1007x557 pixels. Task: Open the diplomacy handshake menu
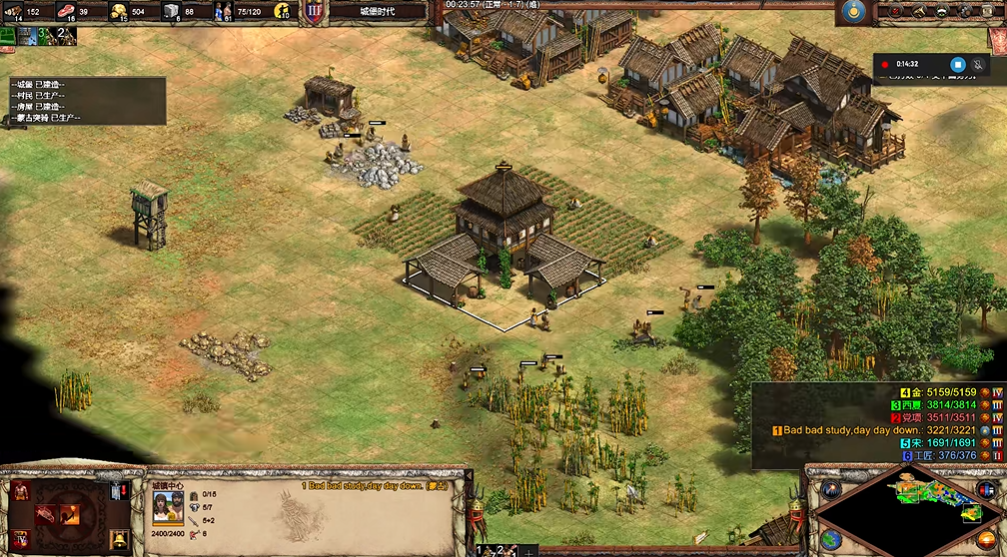click(941, 11)
